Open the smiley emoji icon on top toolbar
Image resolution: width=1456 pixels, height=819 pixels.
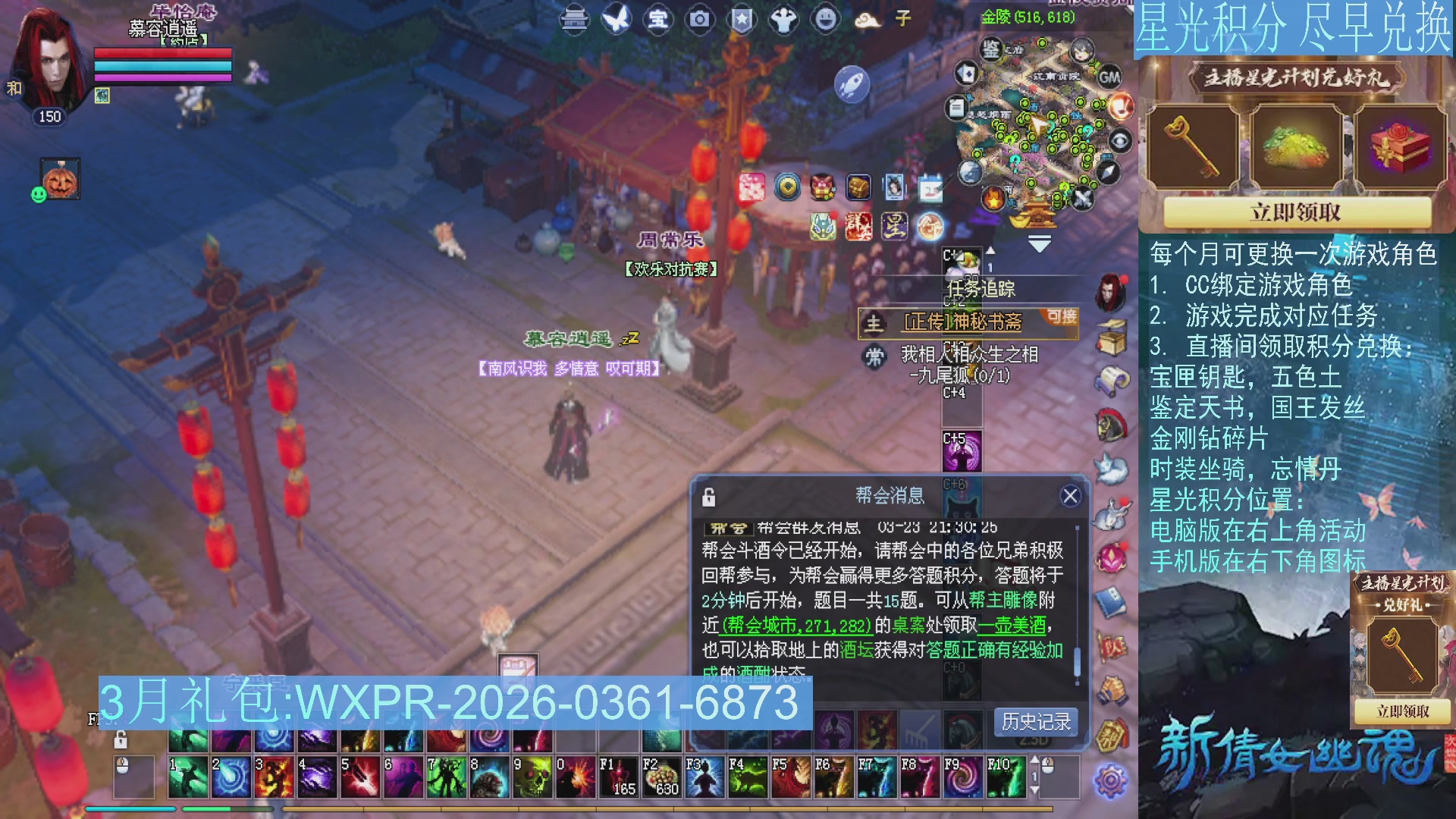[x=827, y=20]
